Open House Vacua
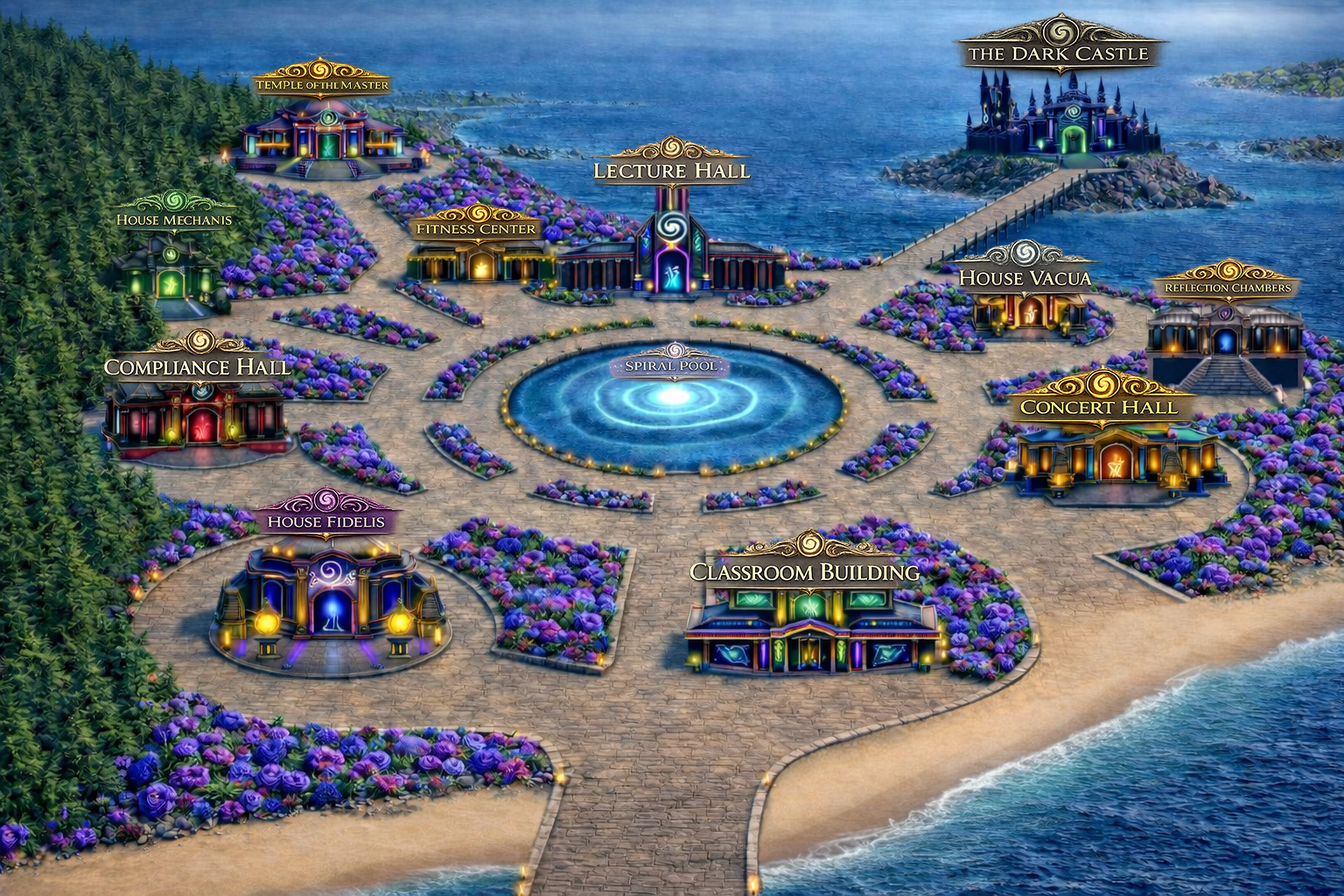 (1025, 278)
